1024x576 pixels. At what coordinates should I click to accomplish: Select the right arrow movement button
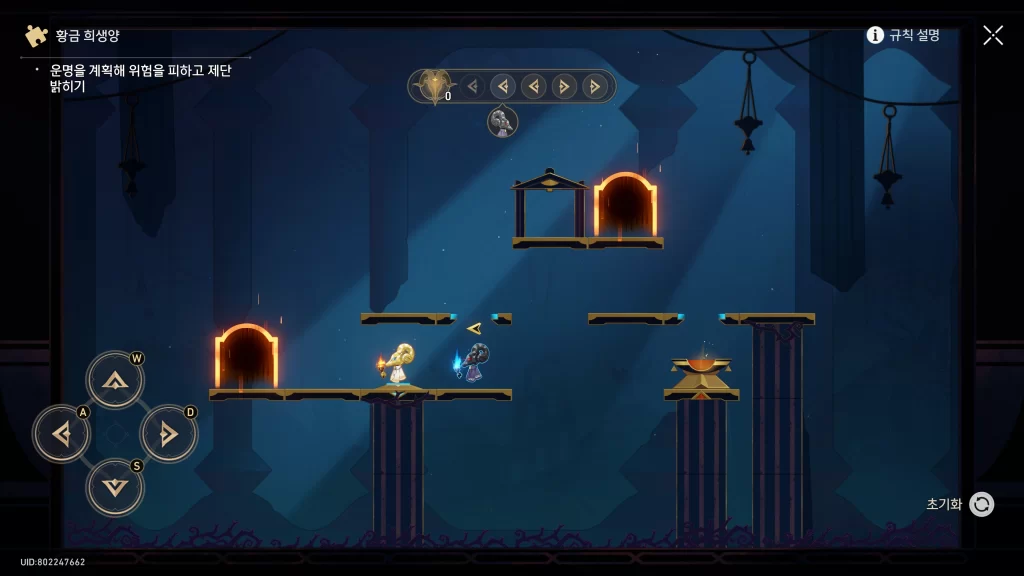pos(168,434)
